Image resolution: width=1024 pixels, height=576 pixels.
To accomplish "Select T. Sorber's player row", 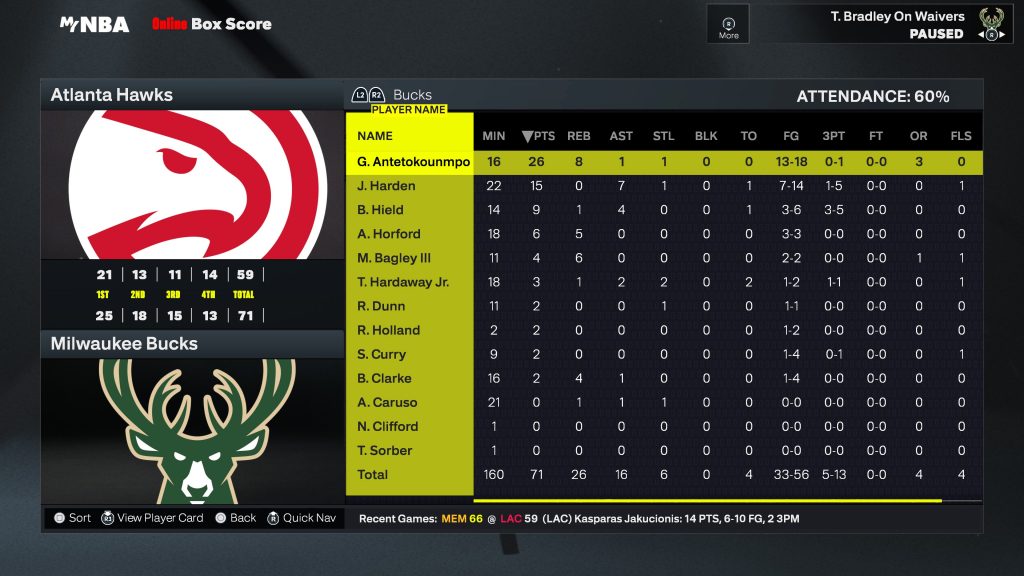I will click(384, 450).
